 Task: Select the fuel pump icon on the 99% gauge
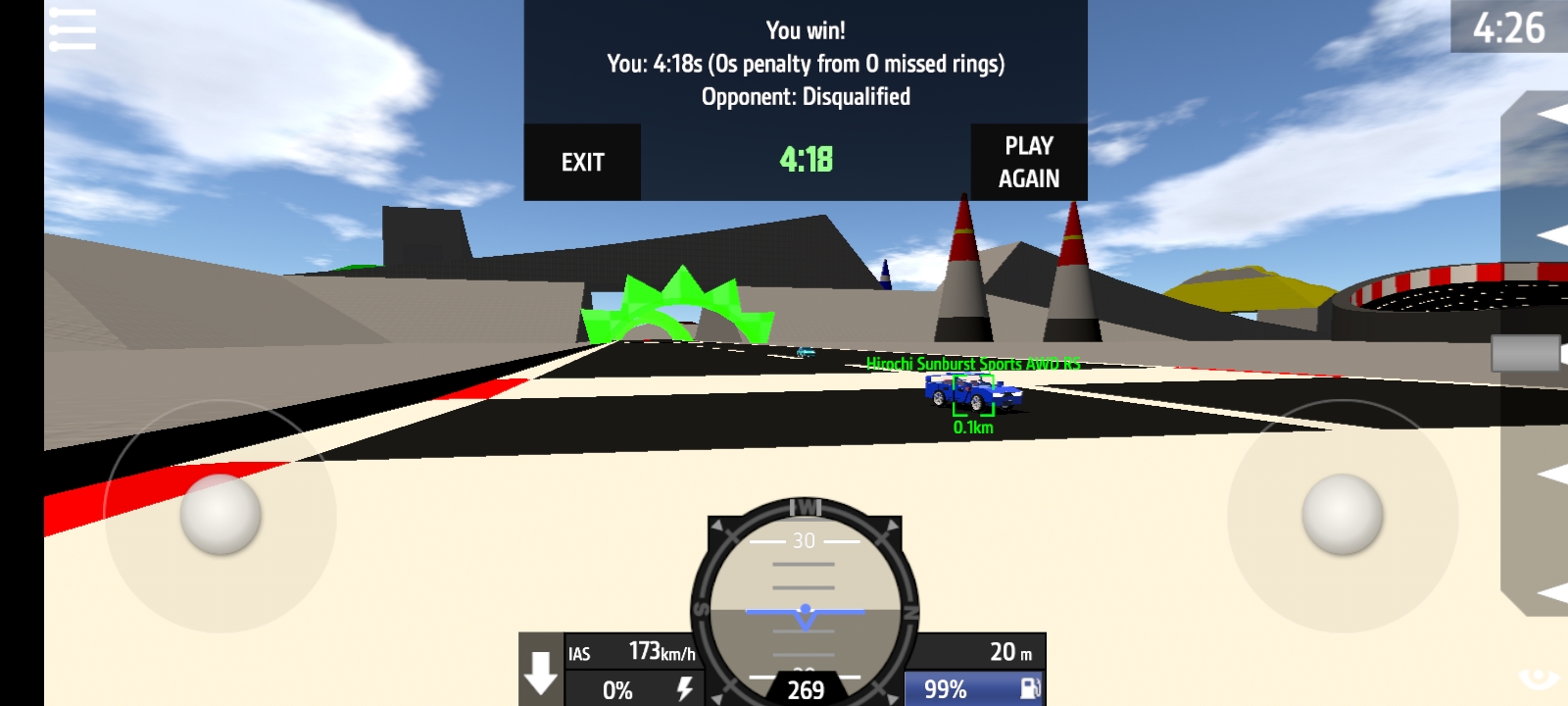pos(1028,690)
